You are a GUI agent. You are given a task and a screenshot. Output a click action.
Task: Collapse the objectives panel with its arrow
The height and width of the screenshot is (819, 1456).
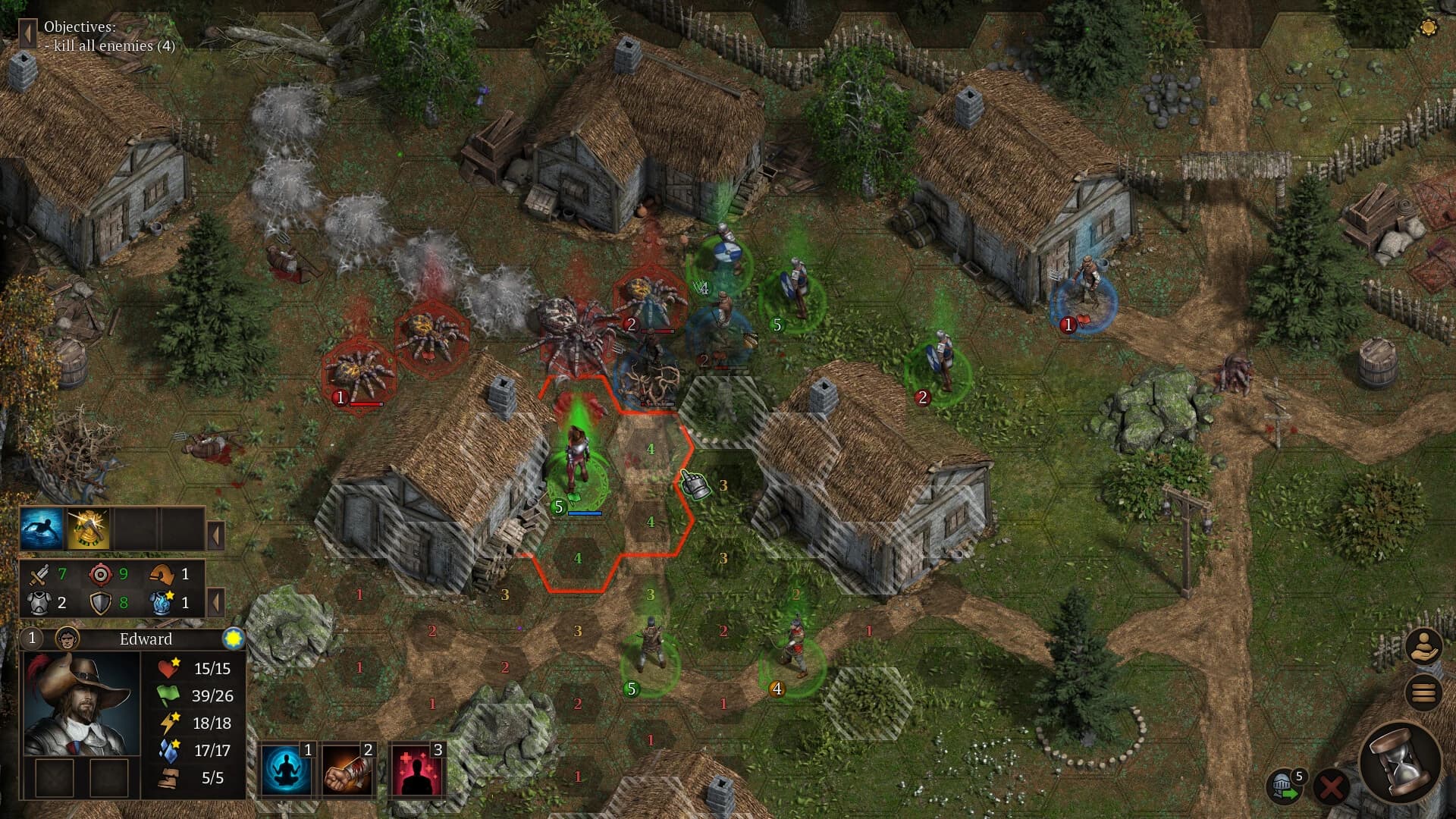27,32
